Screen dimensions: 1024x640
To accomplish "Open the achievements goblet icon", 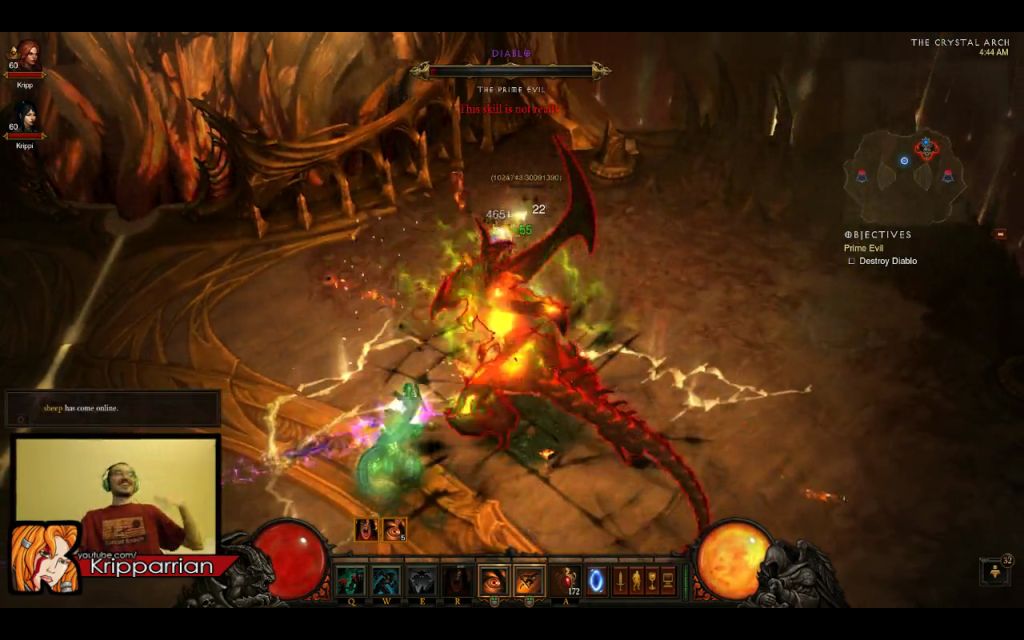I will [x=652, y=580].
